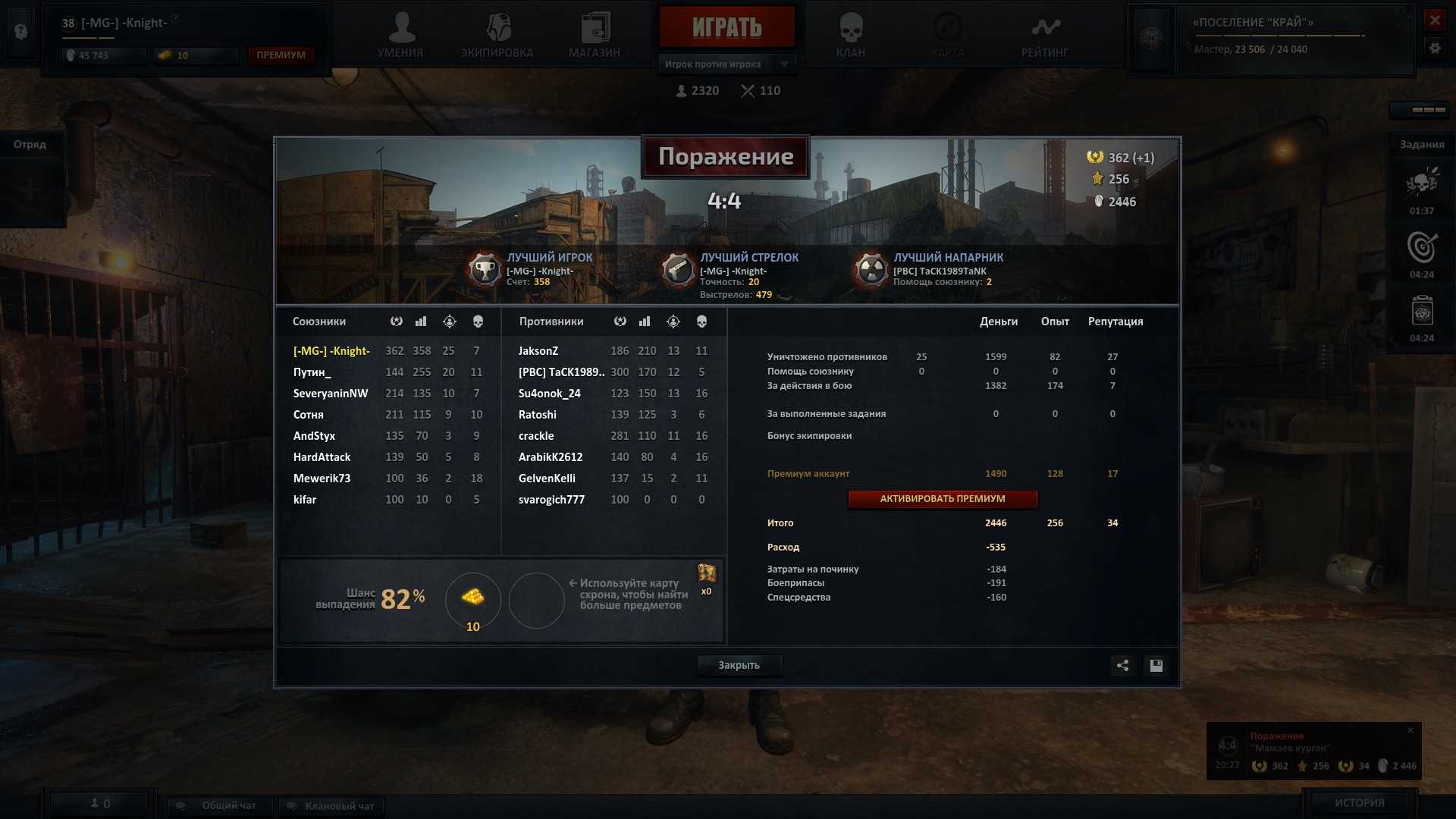Click the АКТИВИРОВАТЬ ПРЕМИУМ button
This screenshot has width=1456, height=819.
943,499
